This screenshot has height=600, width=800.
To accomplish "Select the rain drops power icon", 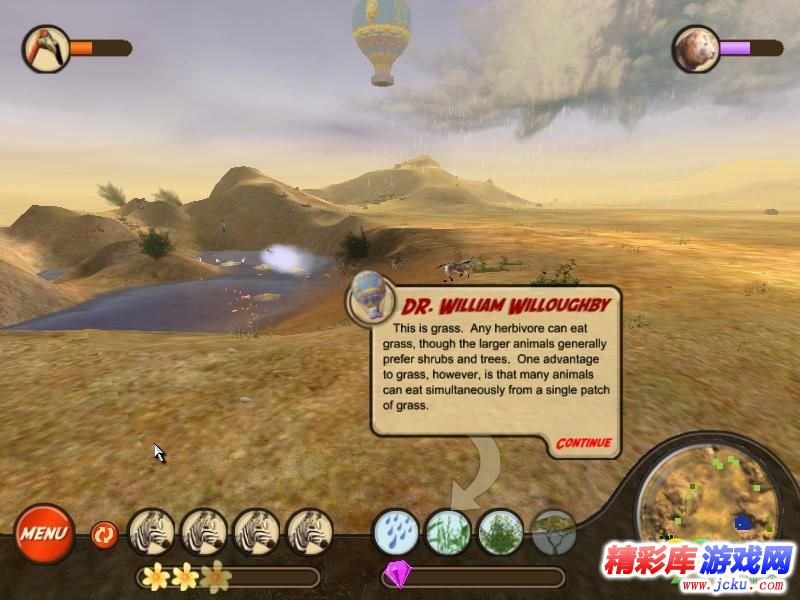I will (396, 532).
